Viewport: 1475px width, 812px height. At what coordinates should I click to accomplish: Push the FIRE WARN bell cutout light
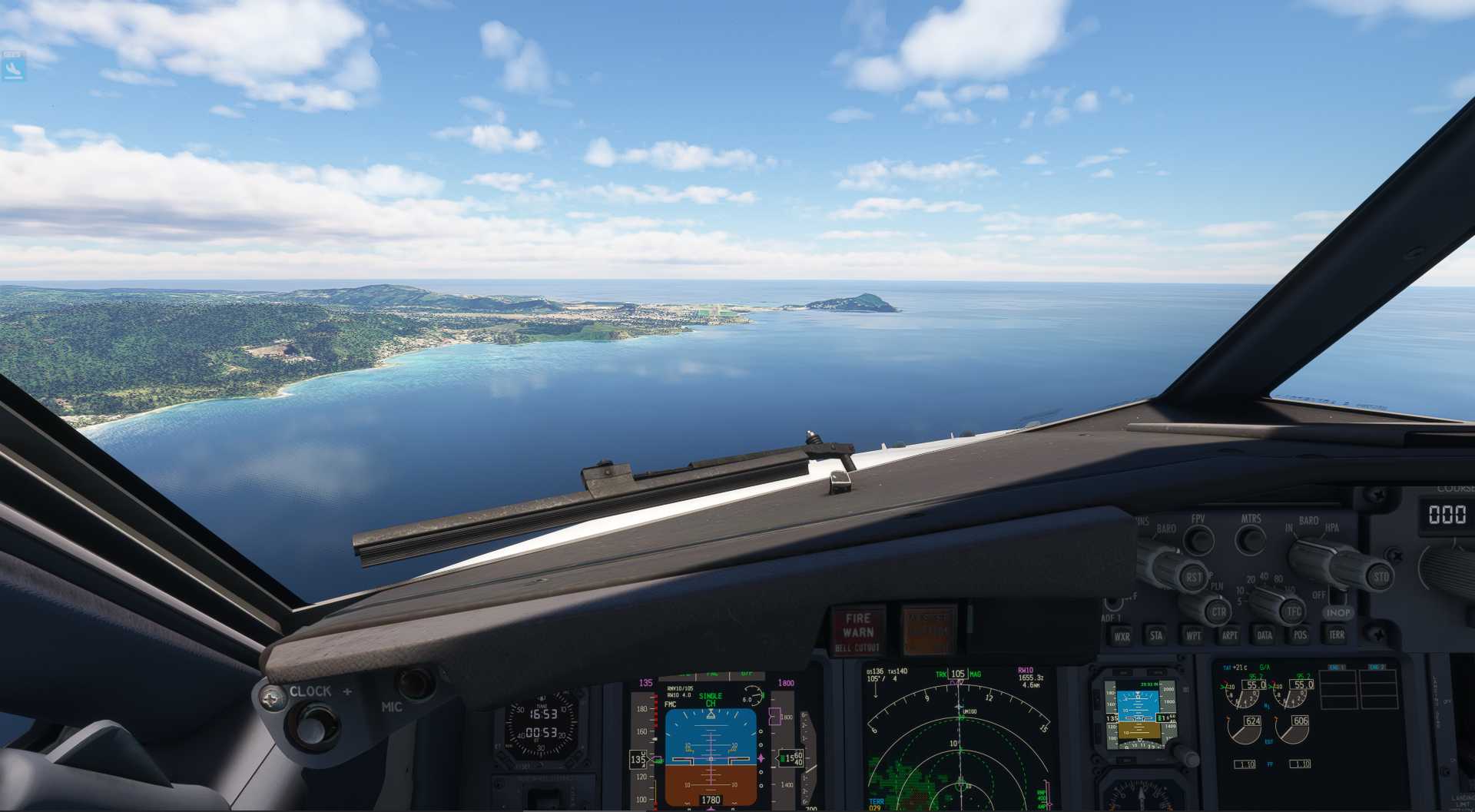coord(858,629)
